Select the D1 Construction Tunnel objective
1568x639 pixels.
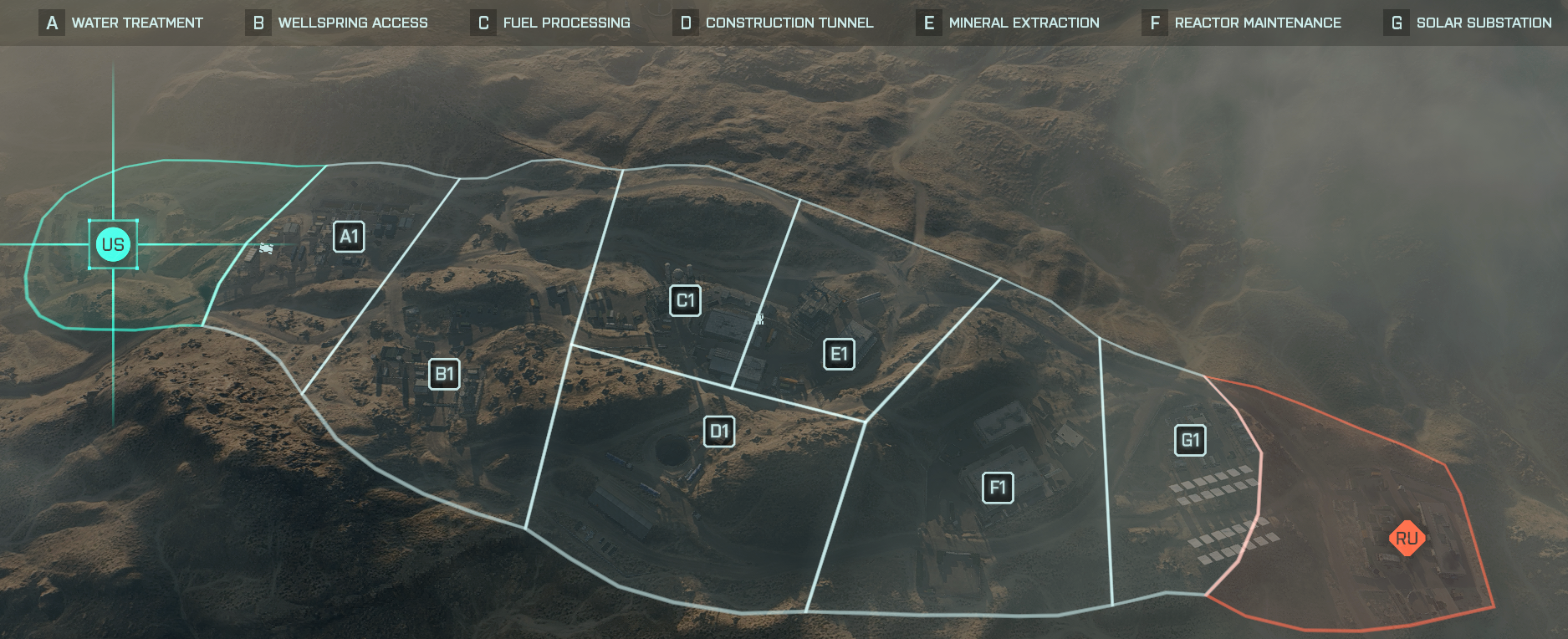click(x=718, y=432)
